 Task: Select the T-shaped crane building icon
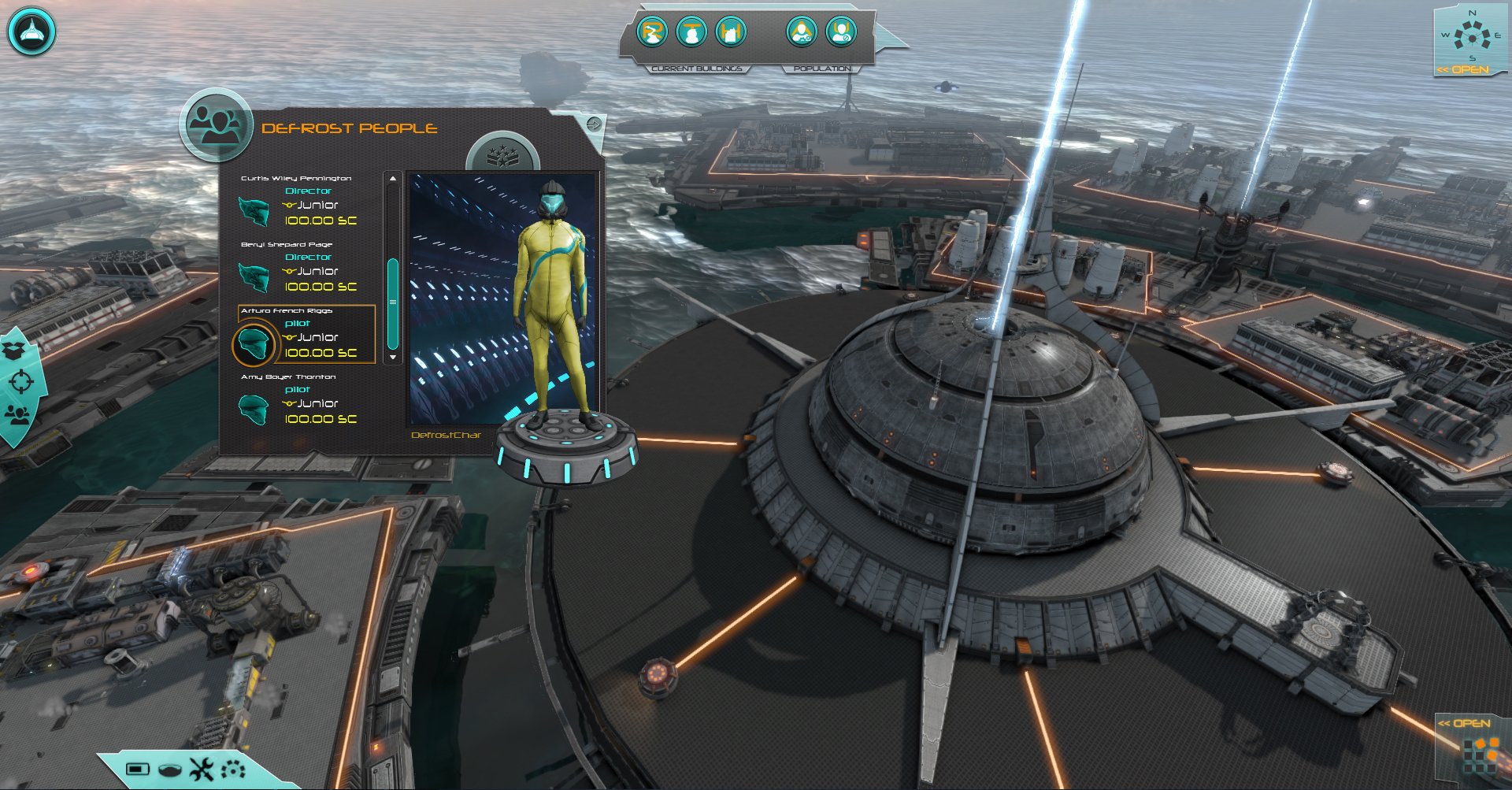pyautogui.click(x=691, y=32)
